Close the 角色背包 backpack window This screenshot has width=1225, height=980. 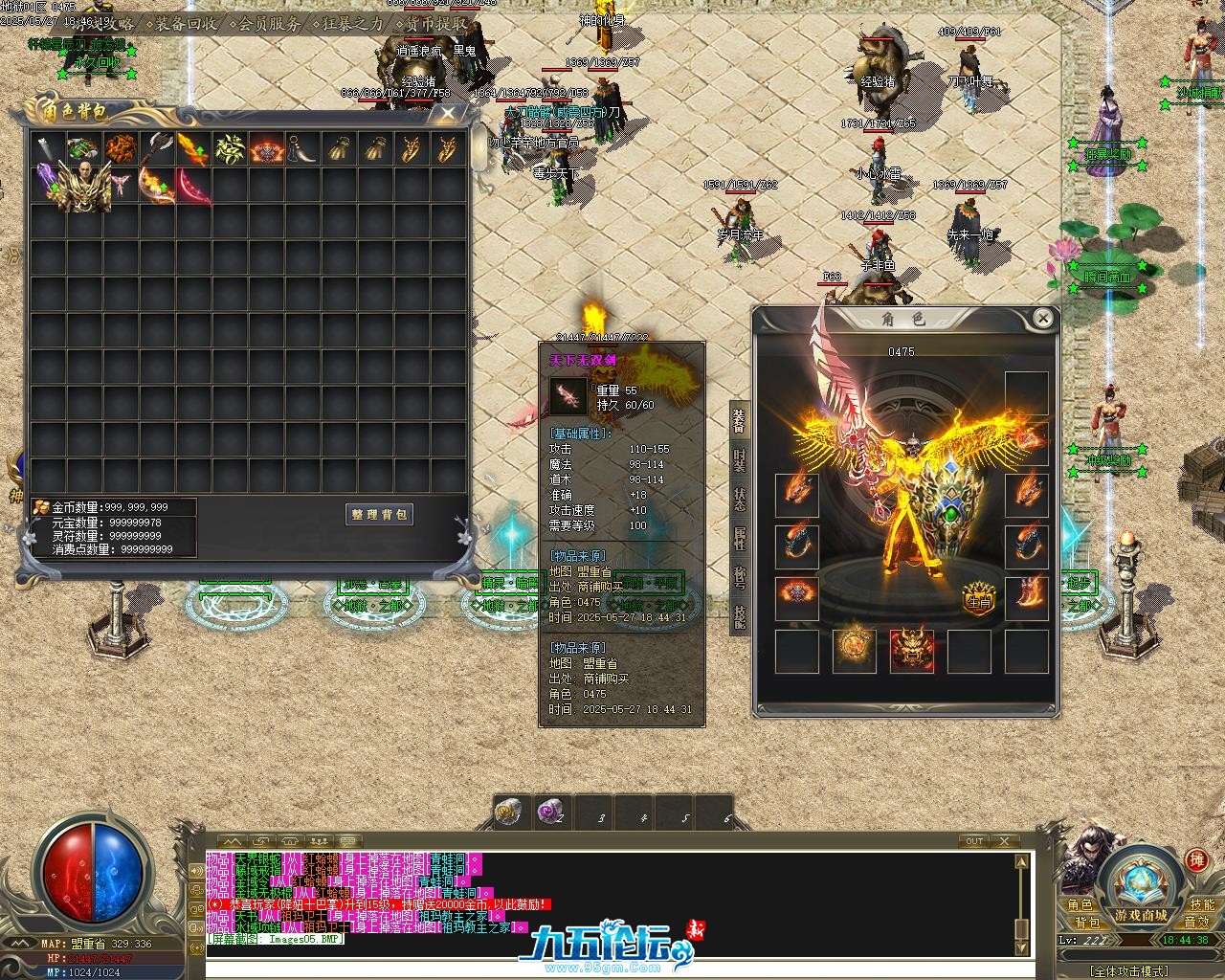coord(447,113)
